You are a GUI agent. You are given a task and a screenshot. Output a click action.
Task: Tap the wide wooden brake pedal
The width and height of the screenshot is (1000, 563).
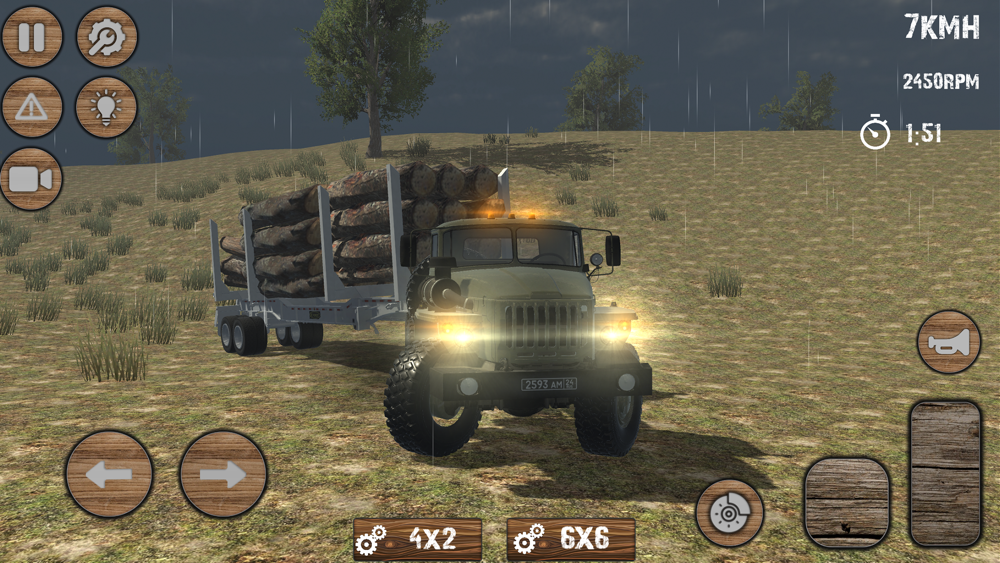(847, 502)
